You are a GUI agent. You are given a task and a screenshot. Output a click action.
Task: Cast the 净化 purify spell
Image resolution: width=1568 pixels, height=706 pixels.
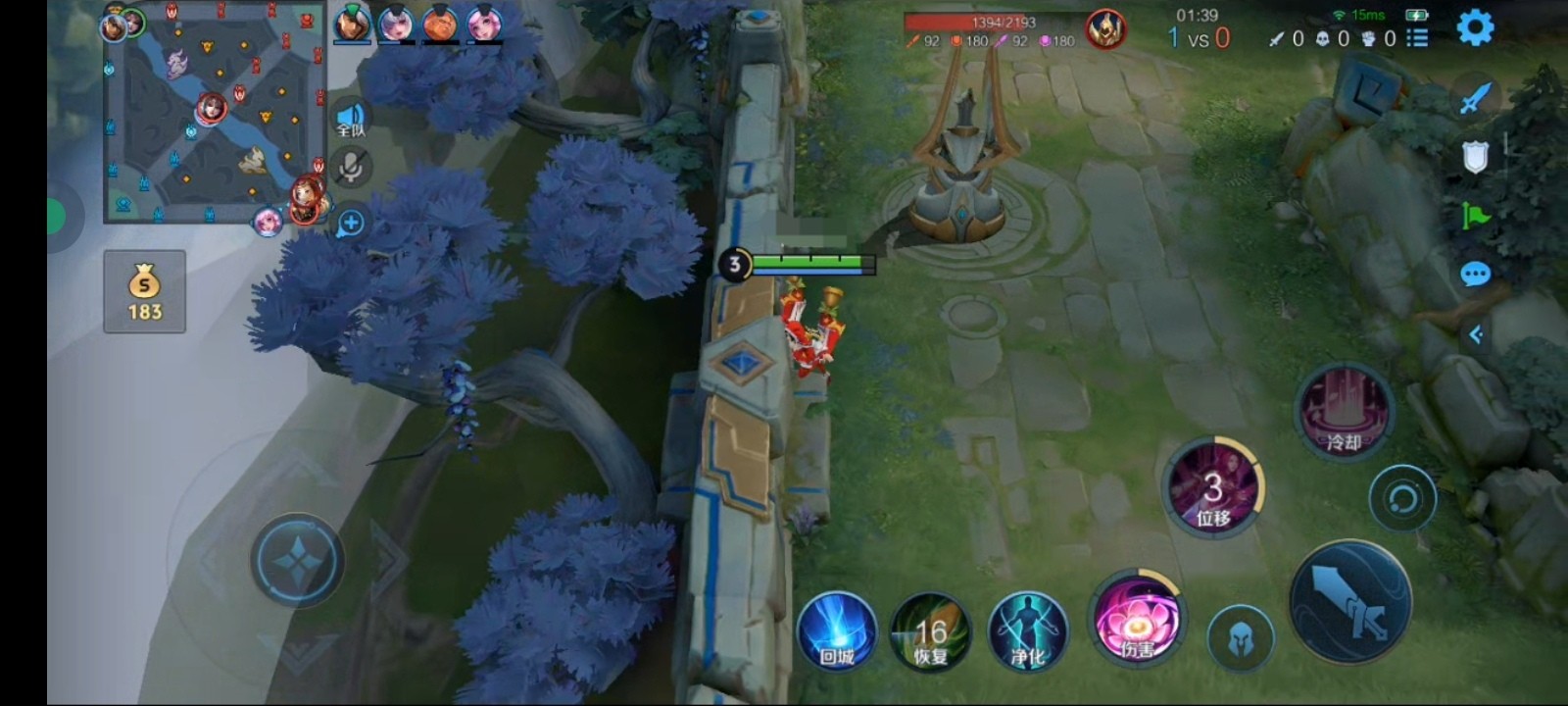coord(1027,632)
